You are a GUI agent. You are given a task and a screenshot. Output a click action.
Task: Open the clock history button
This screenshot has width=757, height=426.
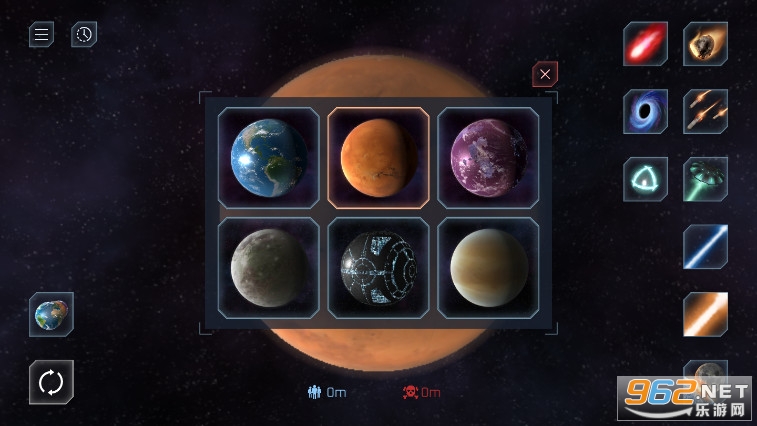coord(84,35)
